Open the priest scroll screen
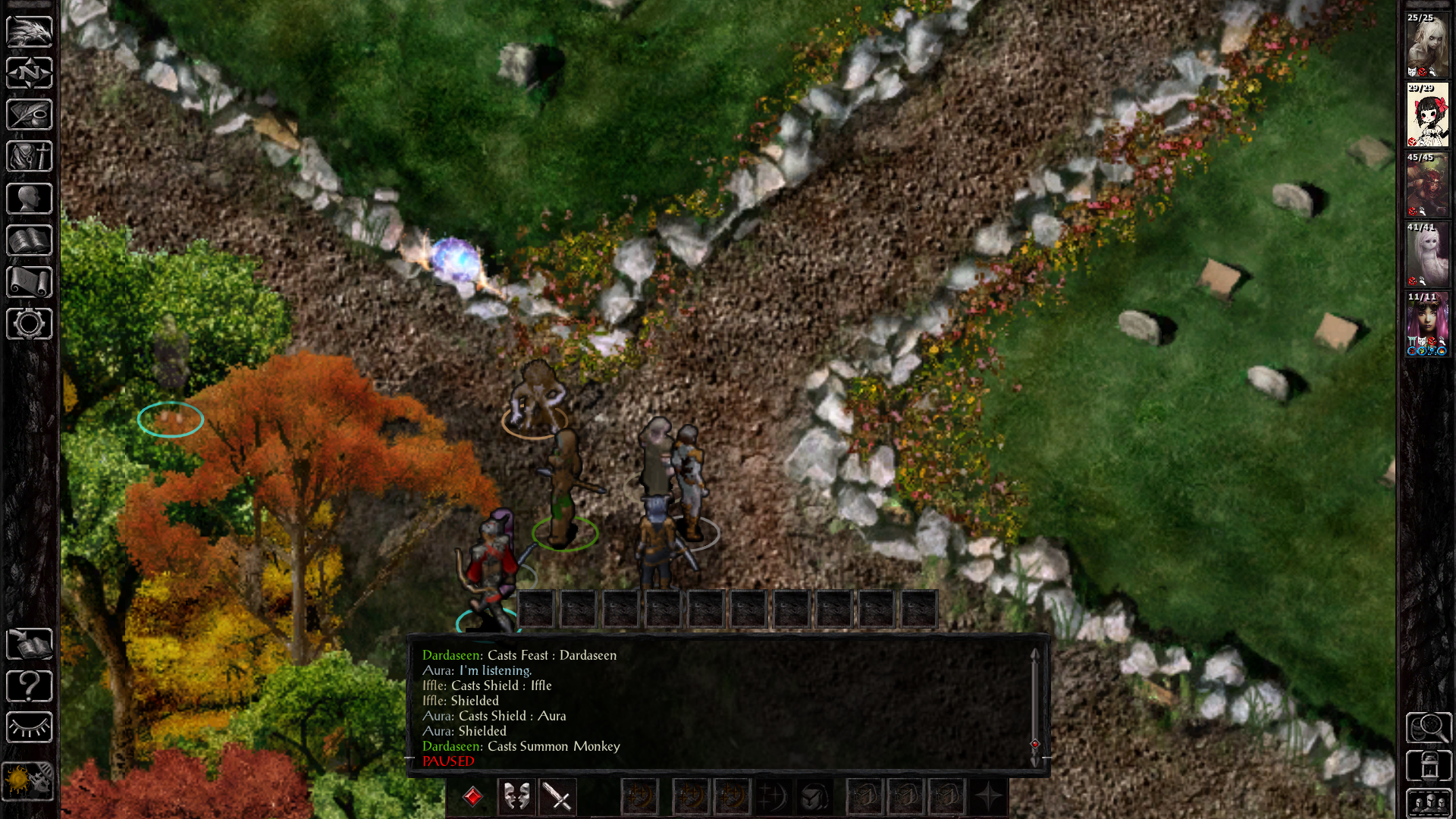This screenshot has height=819, width=1456. click(x=30, y=282)
